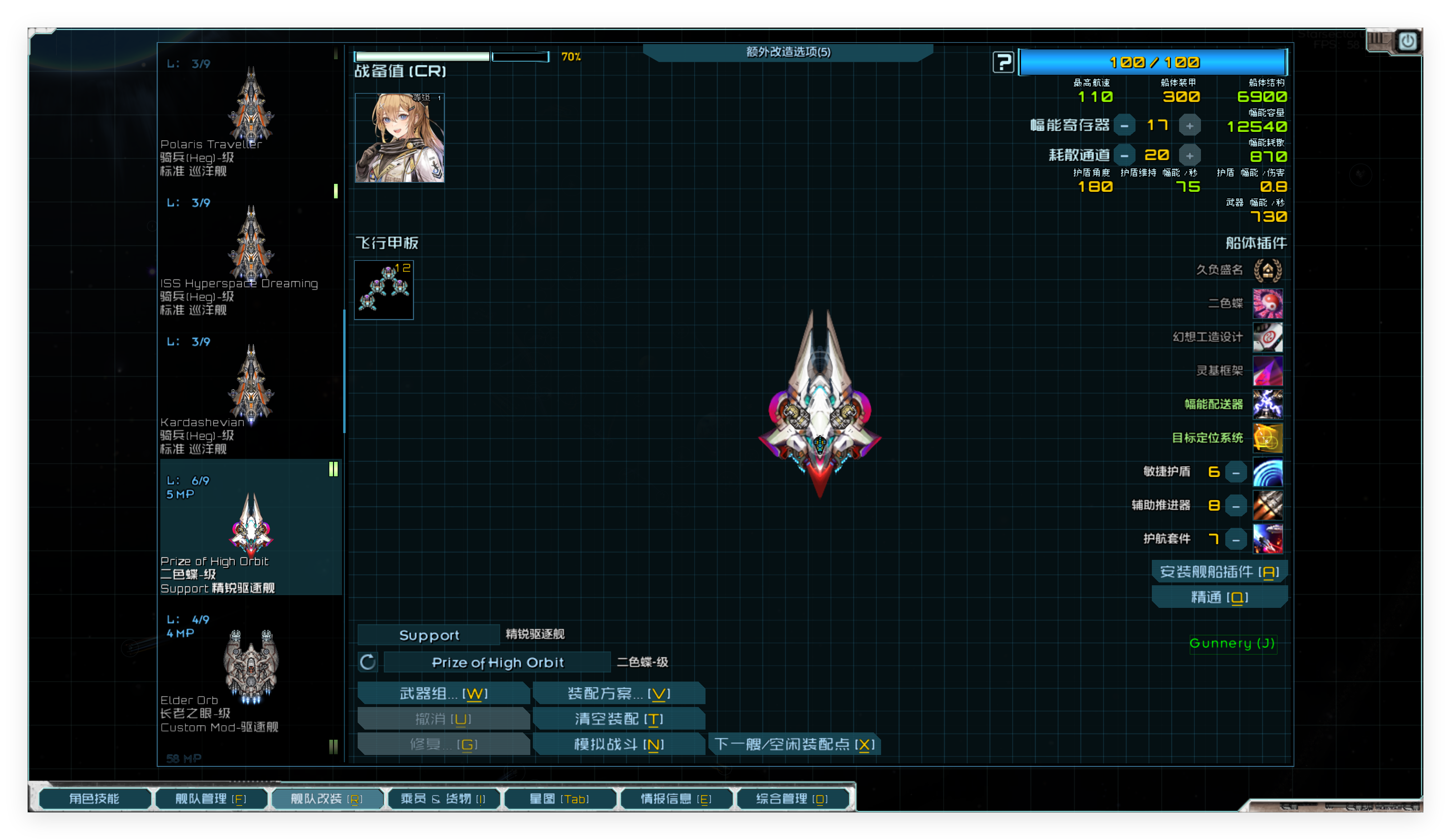Open the help panel via question mark icon
The image size is (1451, 840).
pyautogui.click(x=1003, y=62)
